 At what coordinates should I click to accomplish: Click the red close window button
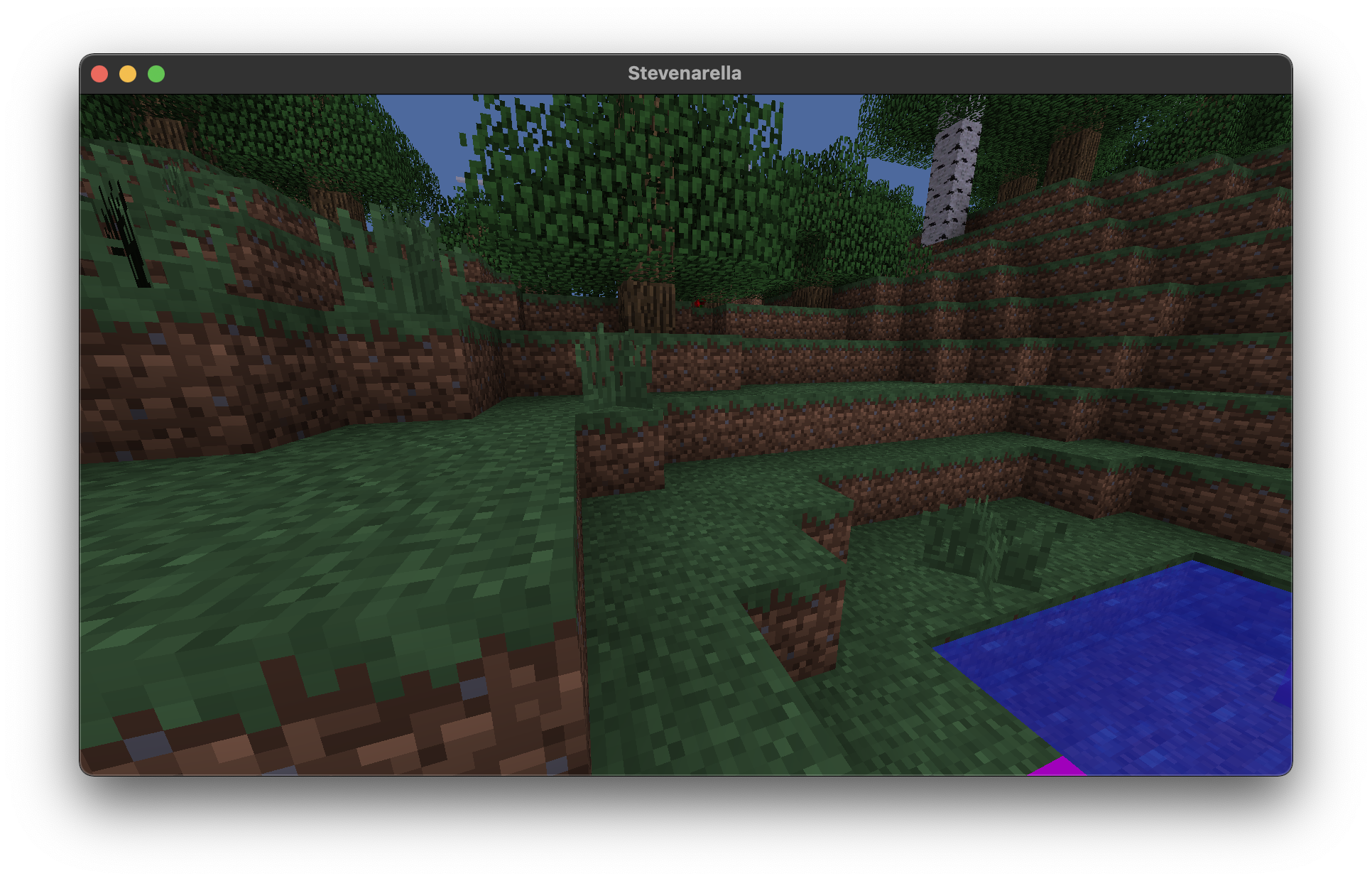(100, 72)
